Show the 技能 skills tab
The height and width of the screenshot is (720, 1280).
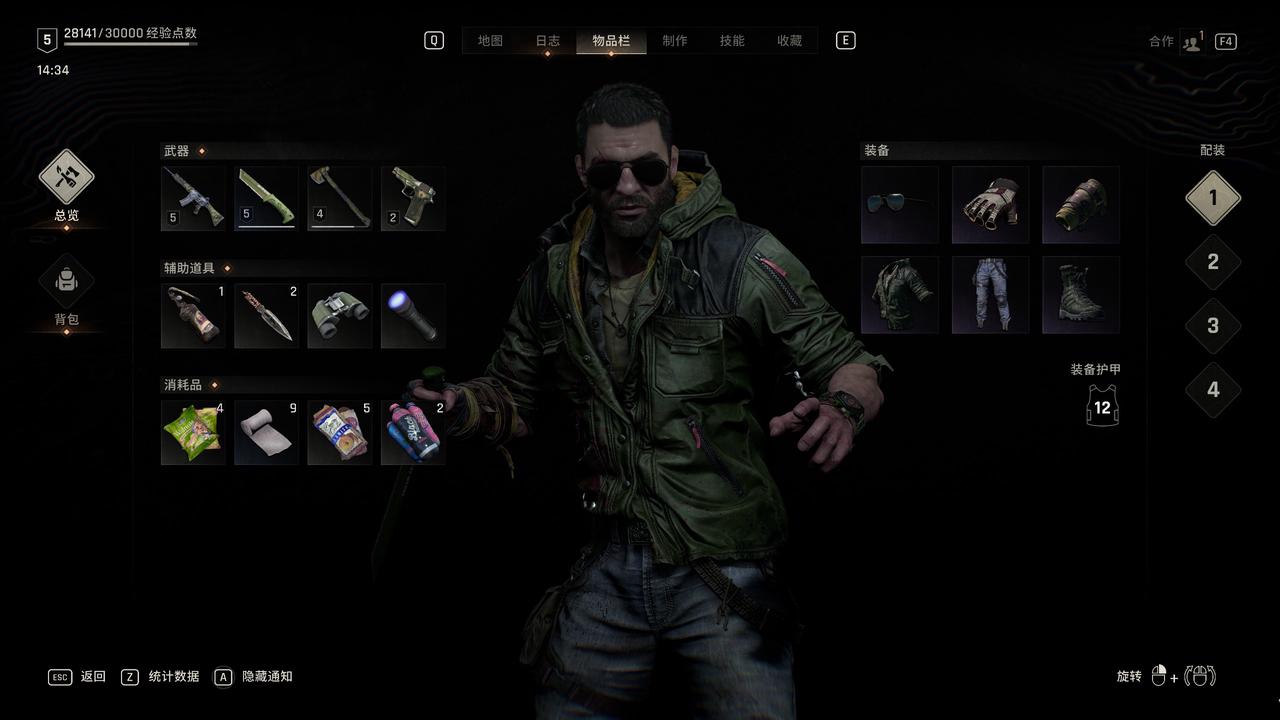point(732,41)
